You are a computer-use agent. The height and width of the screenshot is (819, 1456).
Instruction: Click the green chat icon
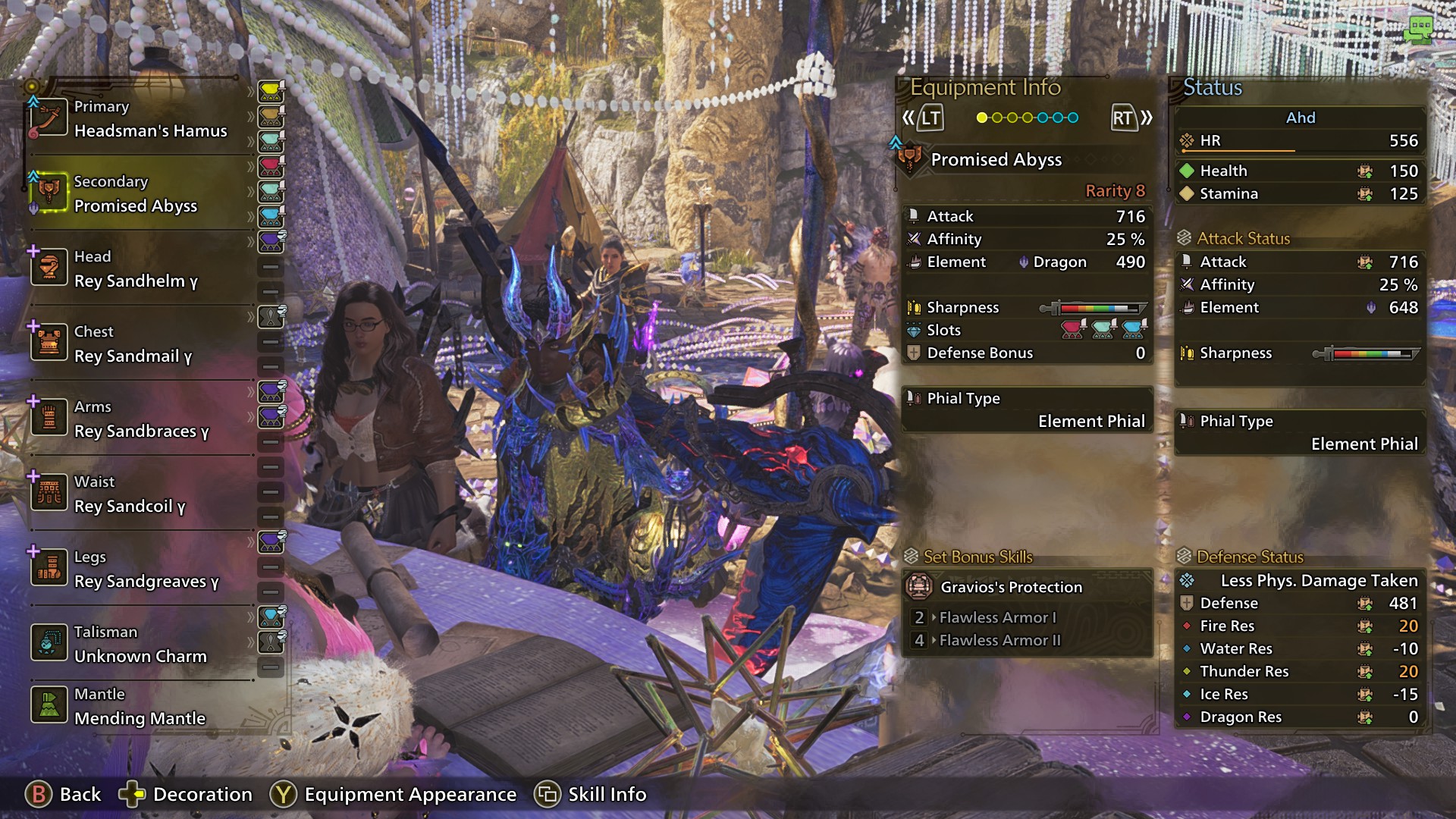(x=1418, y=30)
